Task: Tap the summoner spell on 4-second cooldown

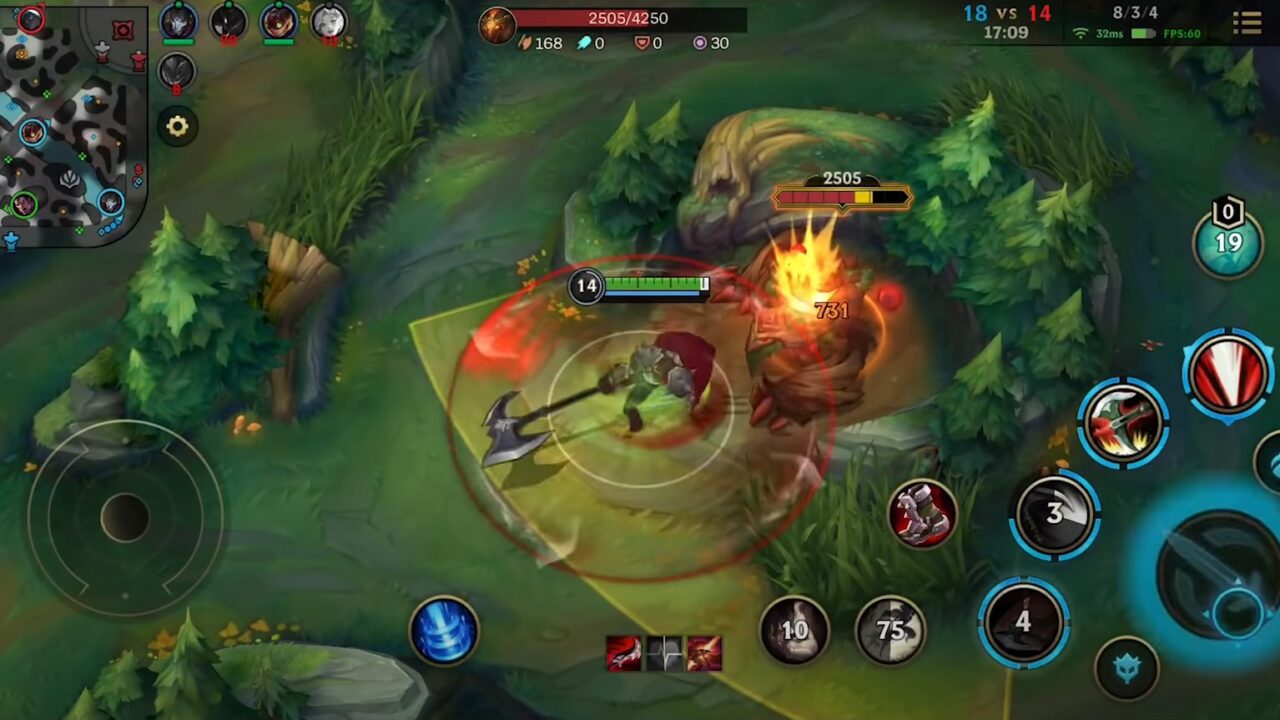Action: tap(1023, 621)
